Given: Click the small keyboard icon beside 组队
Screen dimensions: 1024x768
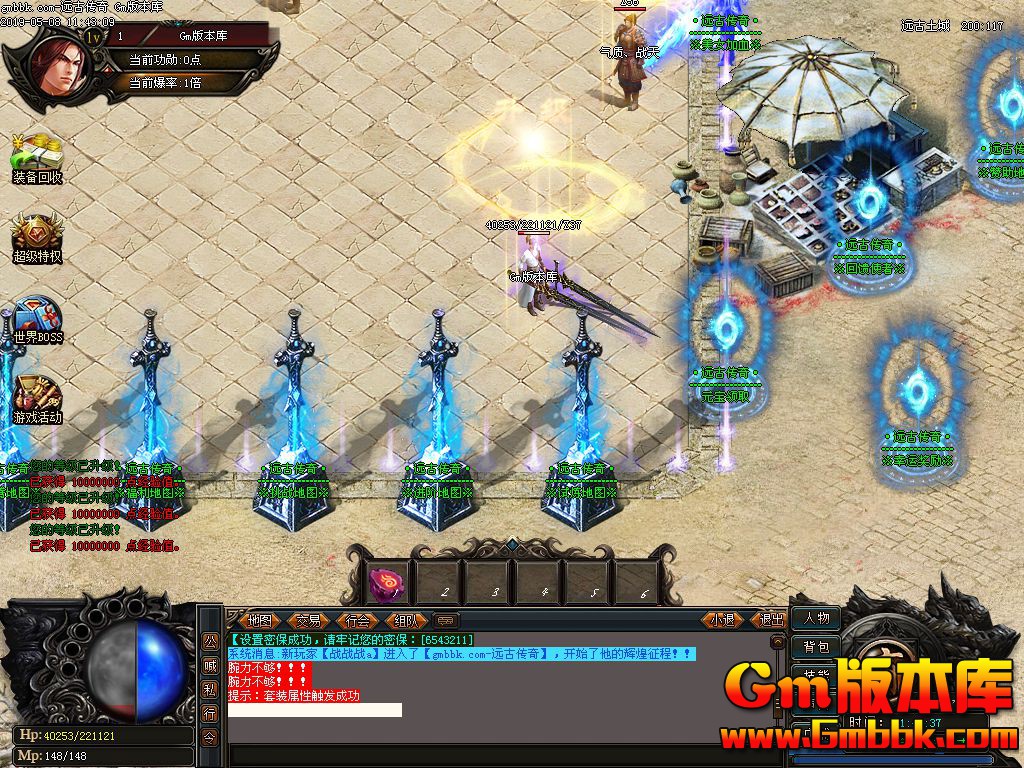Looking at the screenshot, I should click(446, 620).
